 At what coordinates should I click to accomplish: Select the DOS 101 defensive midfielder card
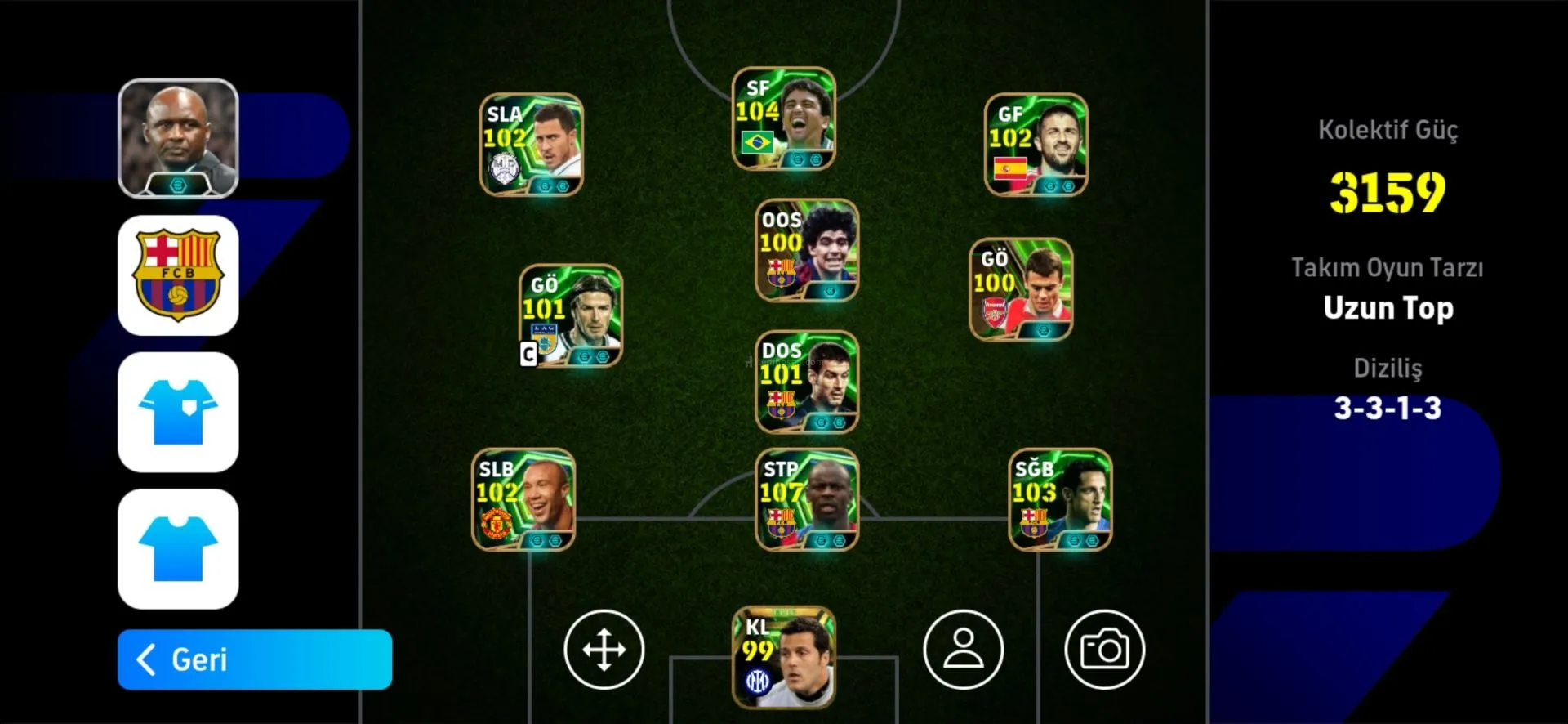coord(807,382)
